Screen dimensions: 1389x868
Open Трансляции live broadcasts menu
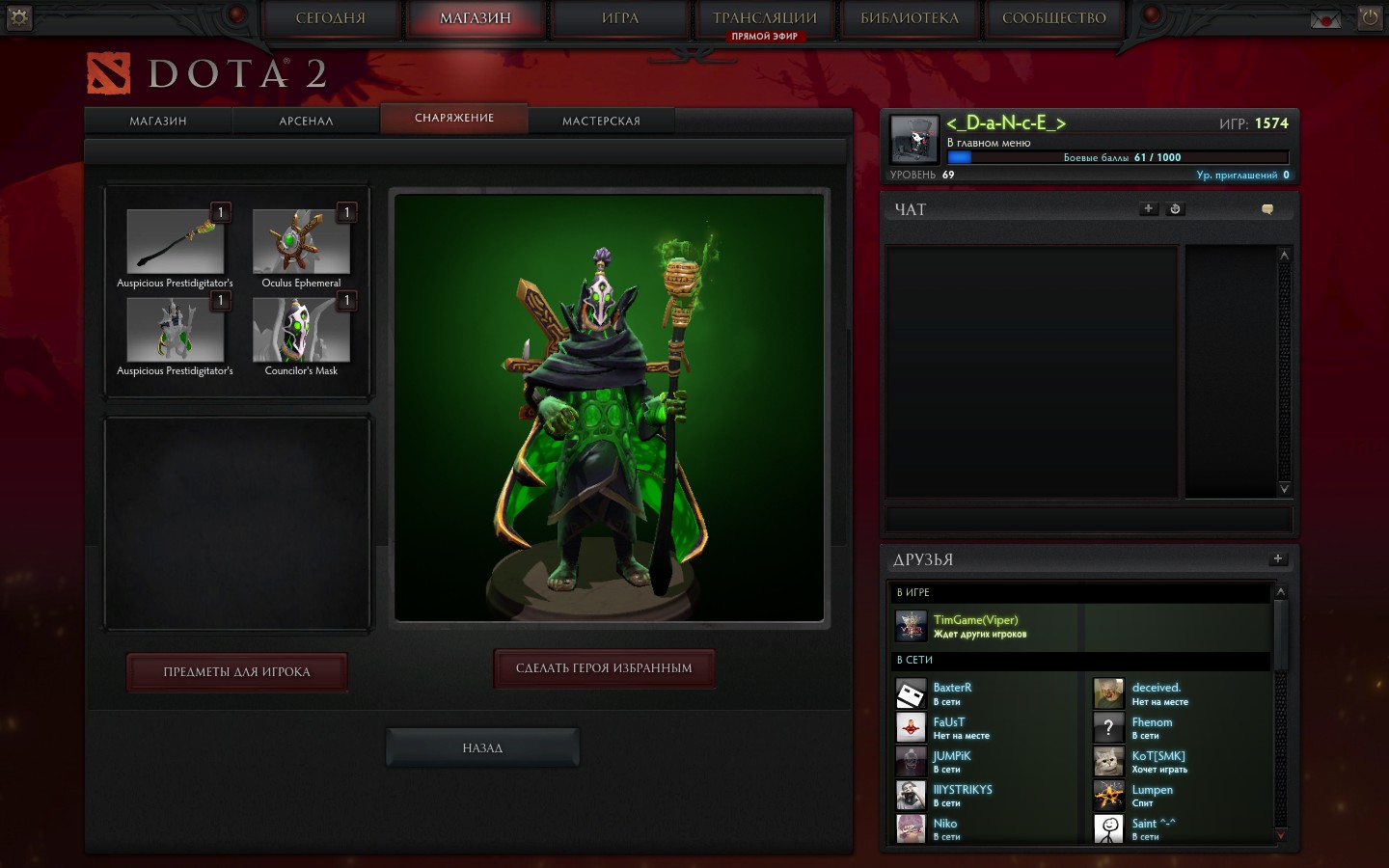(765, 18)
